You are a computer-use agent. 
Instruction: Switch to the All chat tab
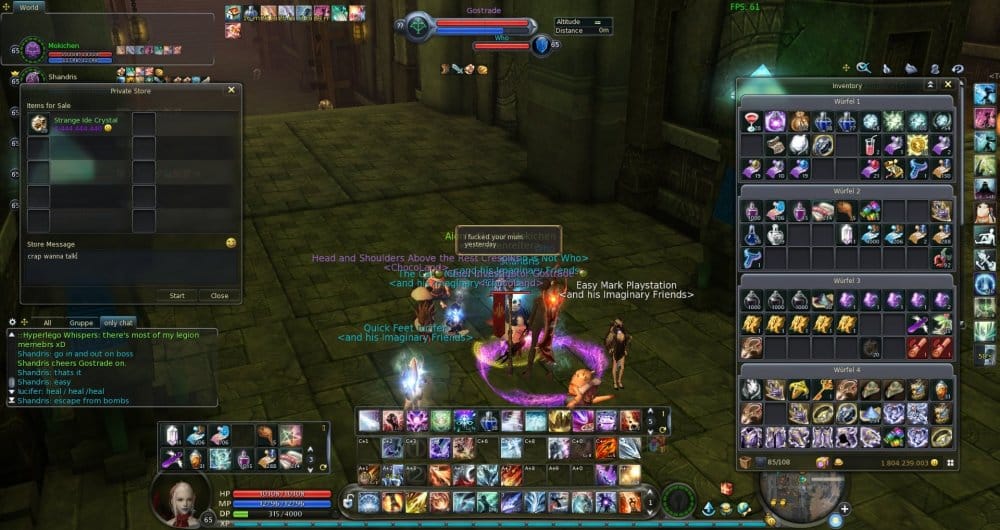coord(47,323)
